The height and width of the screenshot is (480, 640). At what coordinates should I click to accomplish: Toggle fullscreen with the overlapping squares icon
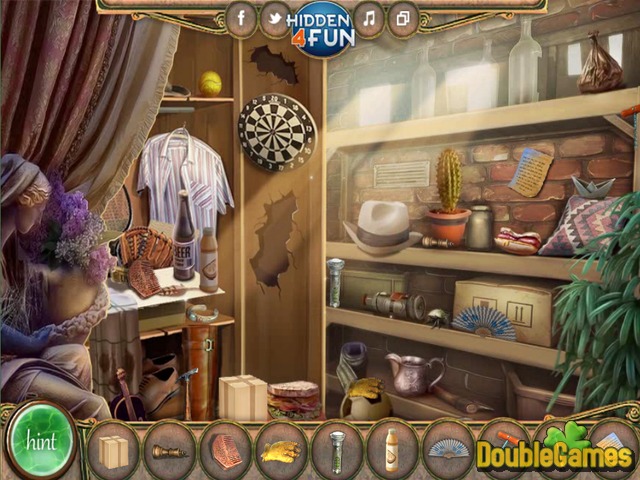(x=402, y=18)
